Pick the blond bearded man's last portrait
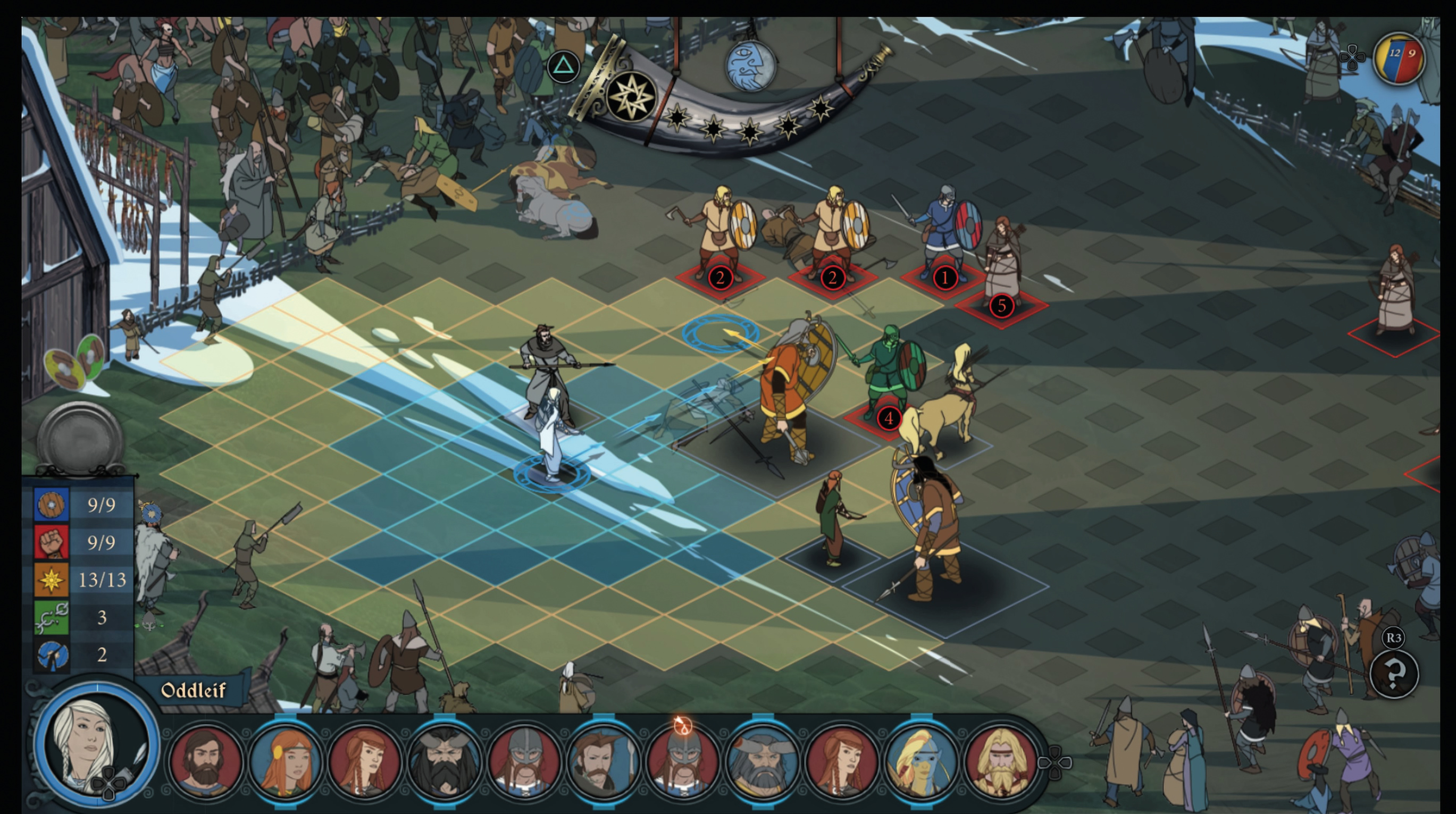1456x814 pixels. 1001,759
